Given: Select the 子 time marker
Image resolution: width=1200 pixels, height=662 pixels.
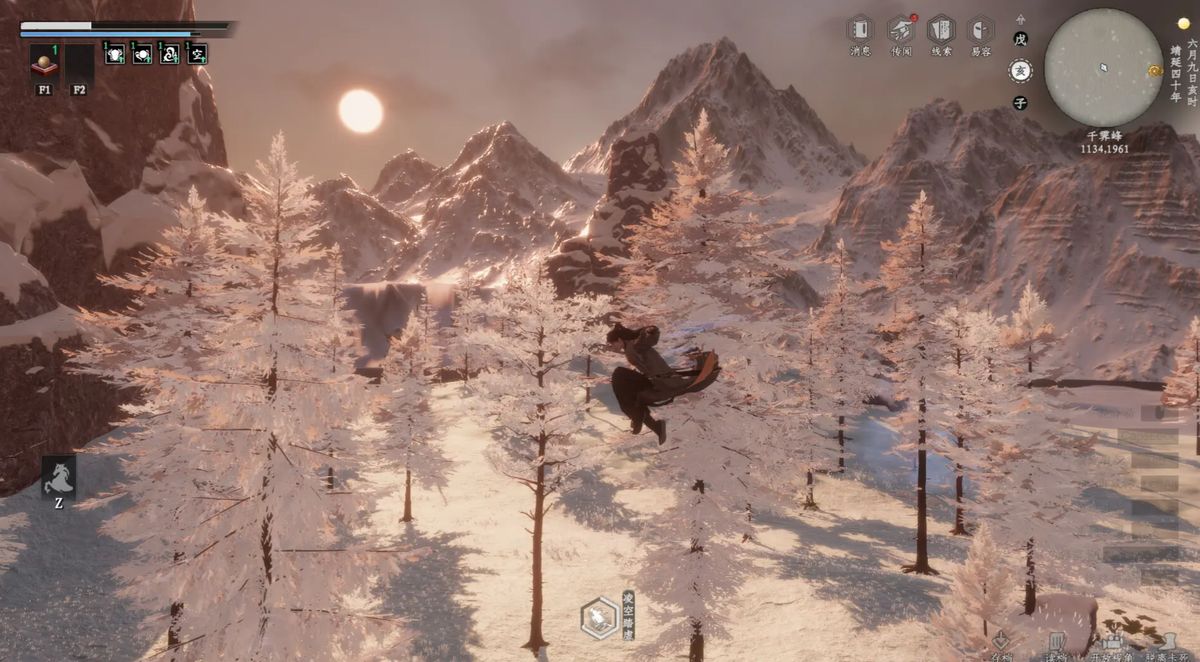Looking at the screenshot, I should coord(1020,102).
